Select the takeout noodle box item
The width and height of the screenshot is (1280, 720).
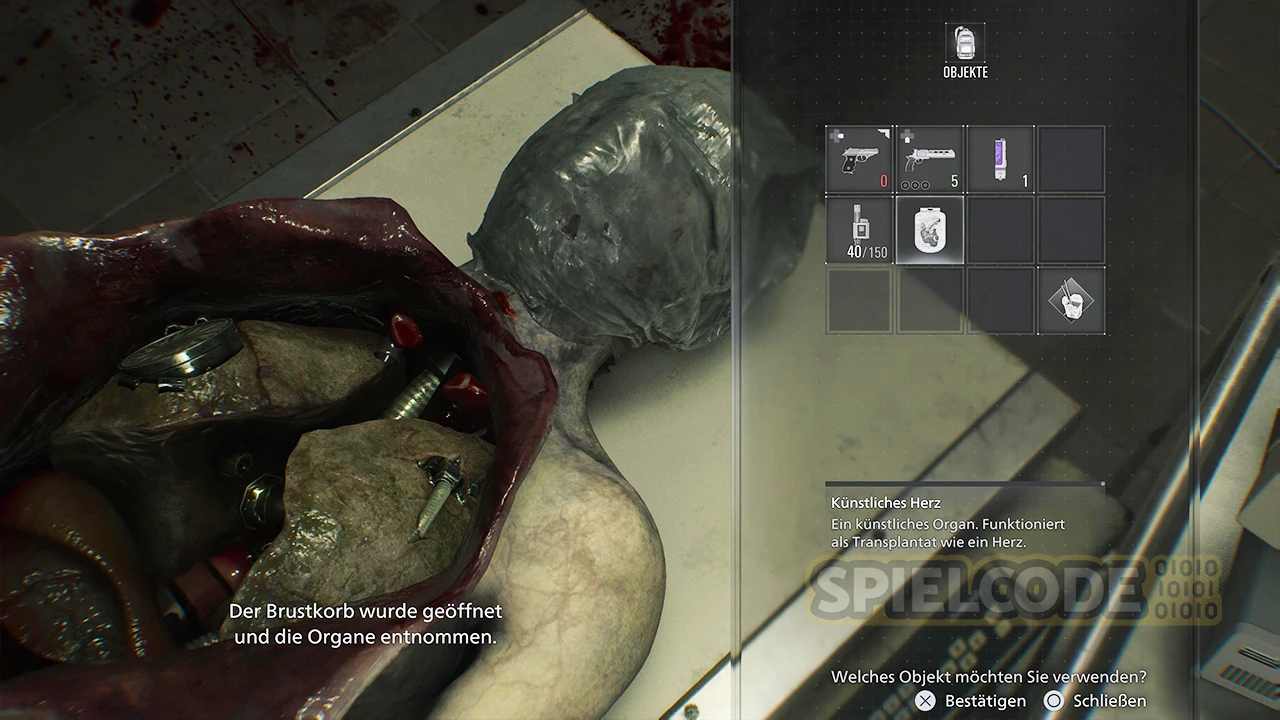point(1070,299)
